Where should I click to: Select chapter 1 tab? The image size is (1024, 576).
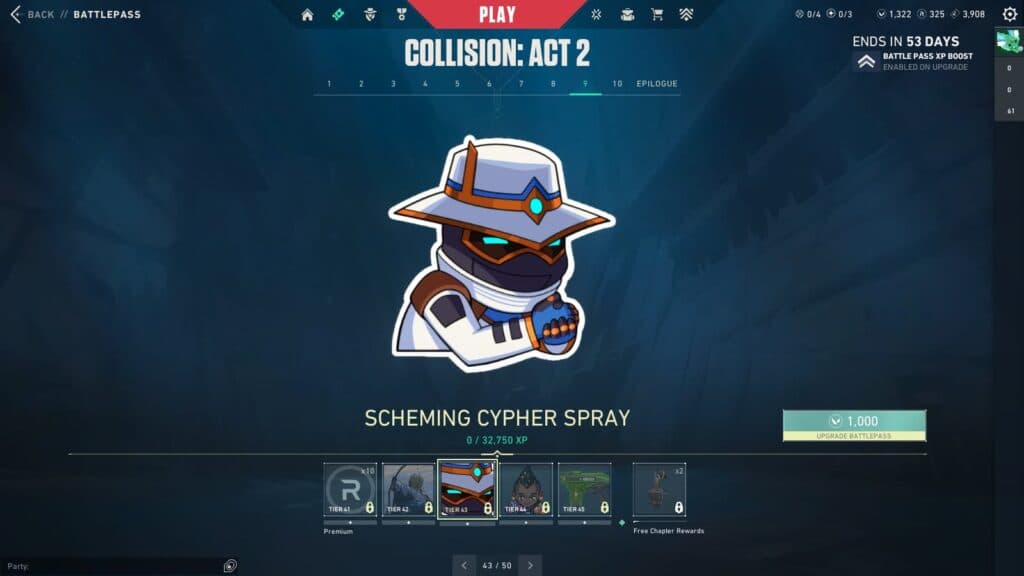[330, 84]
